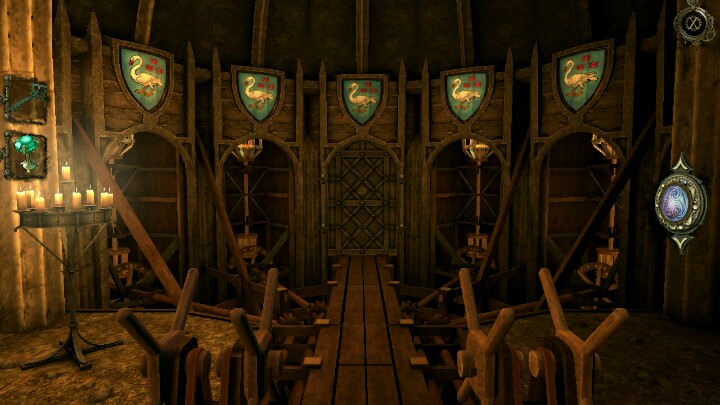The image size is (720, 405).
Task: Select the green gem inventory item
Action: [24, 154]
